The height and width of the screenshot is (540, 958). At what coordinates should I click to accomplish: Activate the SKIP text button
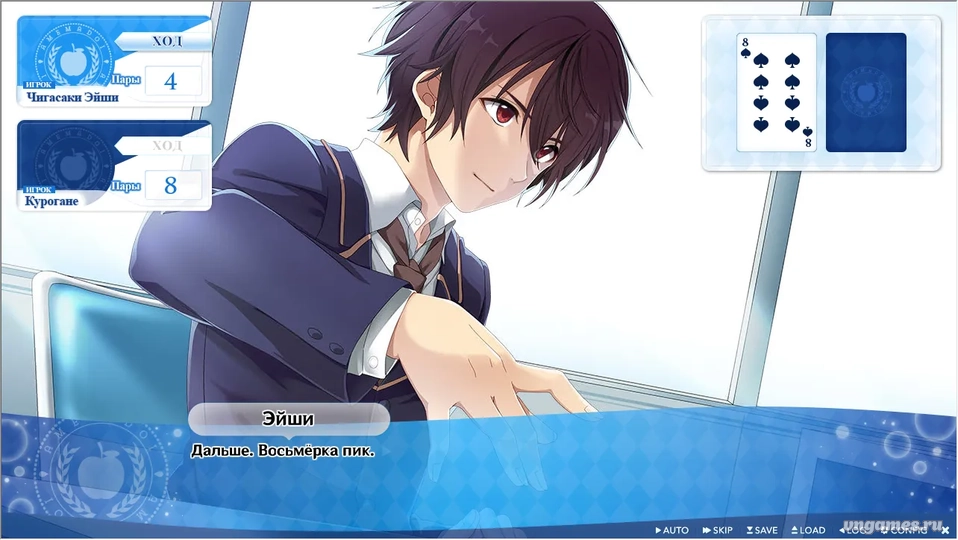[x=718, y=530]
